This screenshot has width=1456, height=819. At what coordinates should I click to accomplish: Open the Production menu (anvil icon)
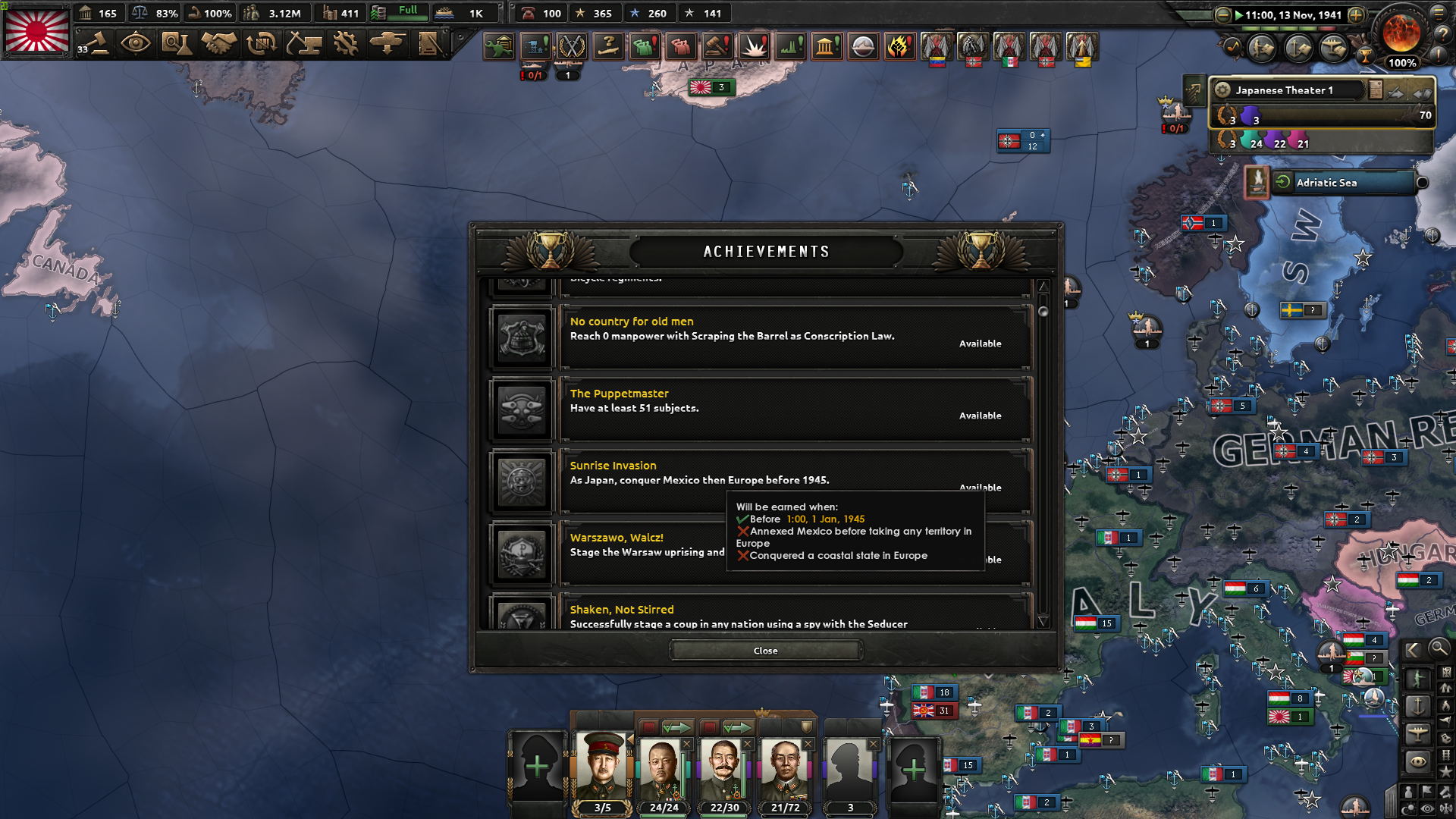click(x=305, y=44)
